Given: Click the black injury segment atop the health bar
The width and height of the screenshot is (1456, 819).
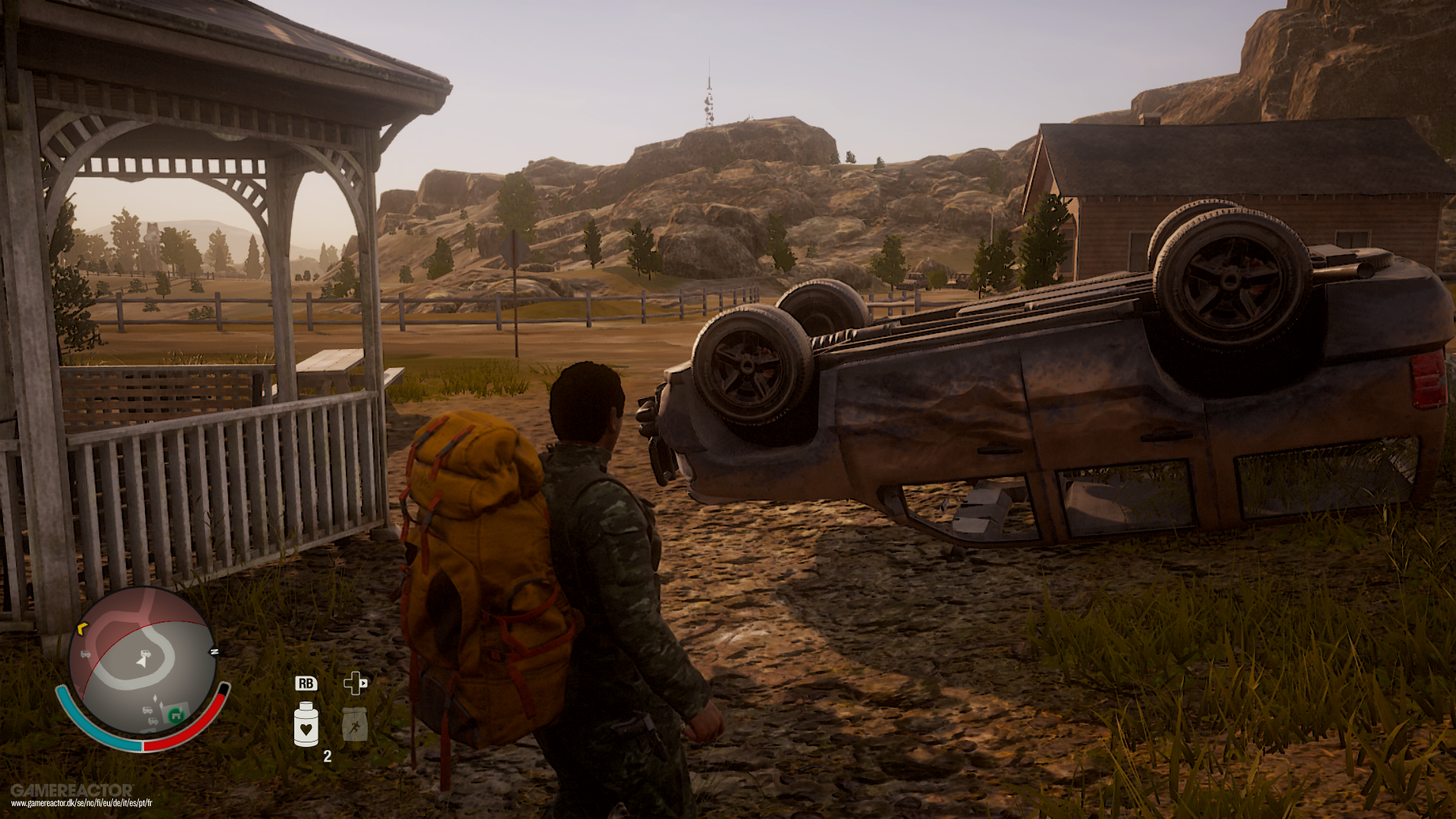Looking at the screenshot, I should tap(224, 689).
